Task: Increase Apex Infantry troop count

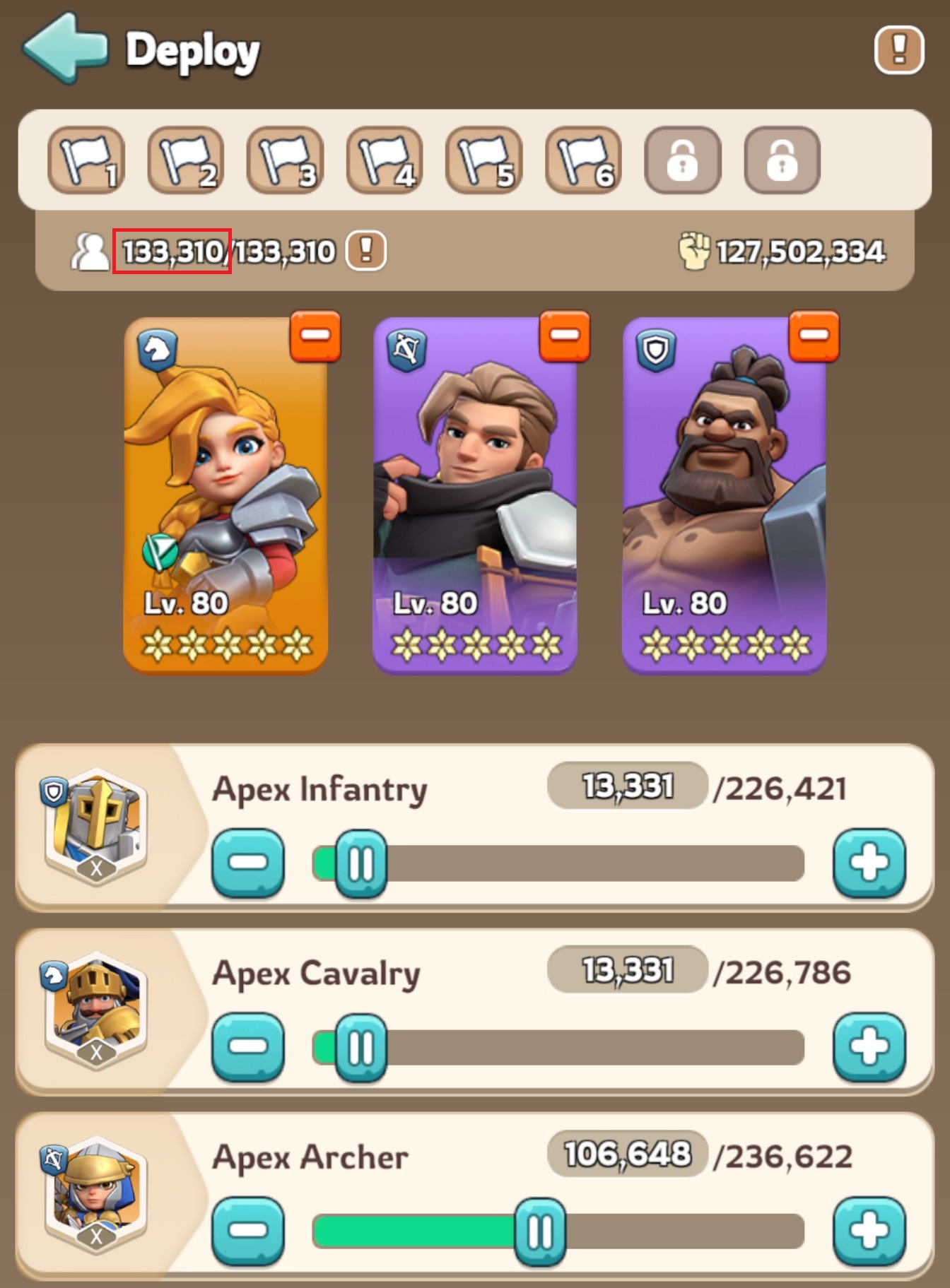Action: 869,863
